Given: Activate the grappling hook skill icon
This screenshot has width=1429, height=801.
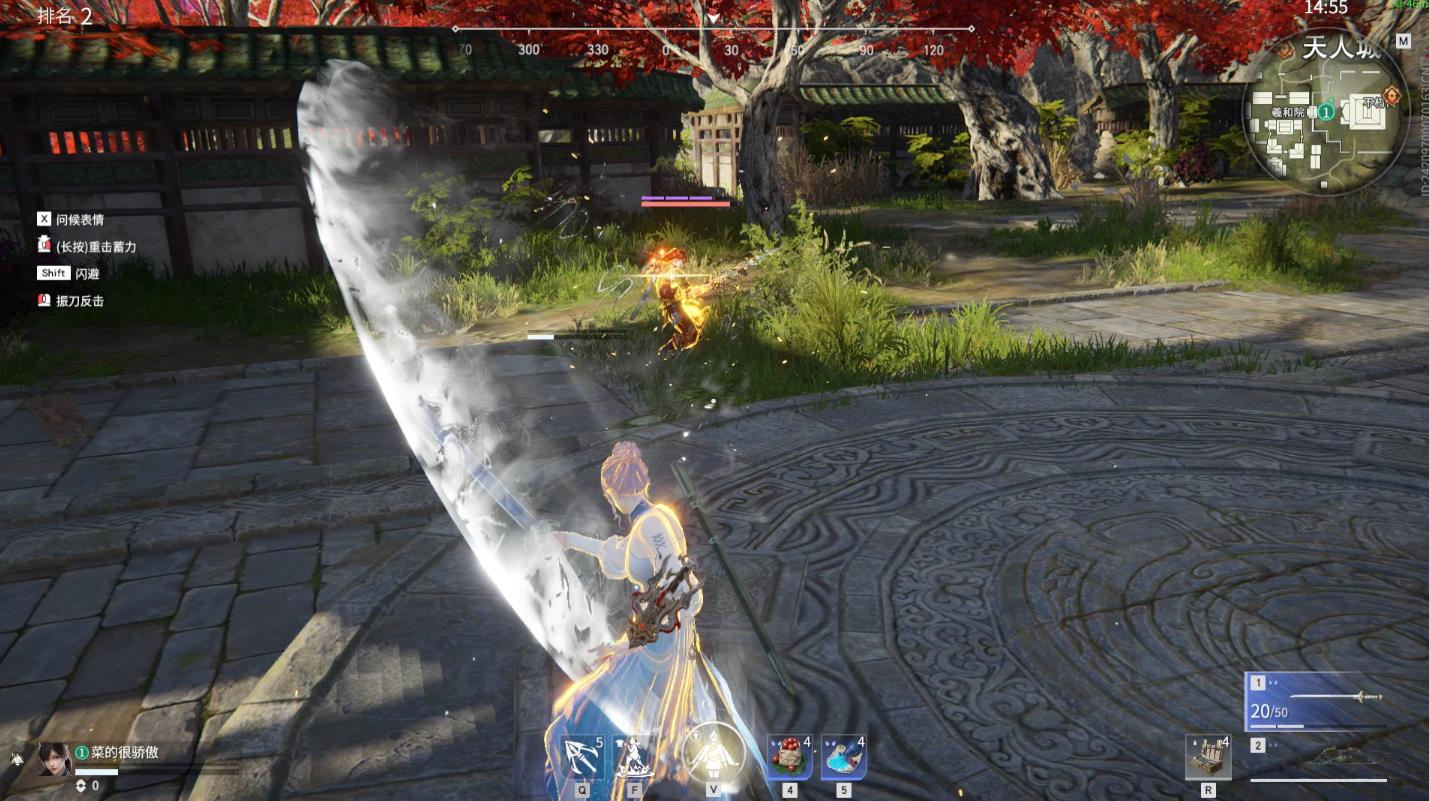Looking at the screenshot, I should (582, 757).
